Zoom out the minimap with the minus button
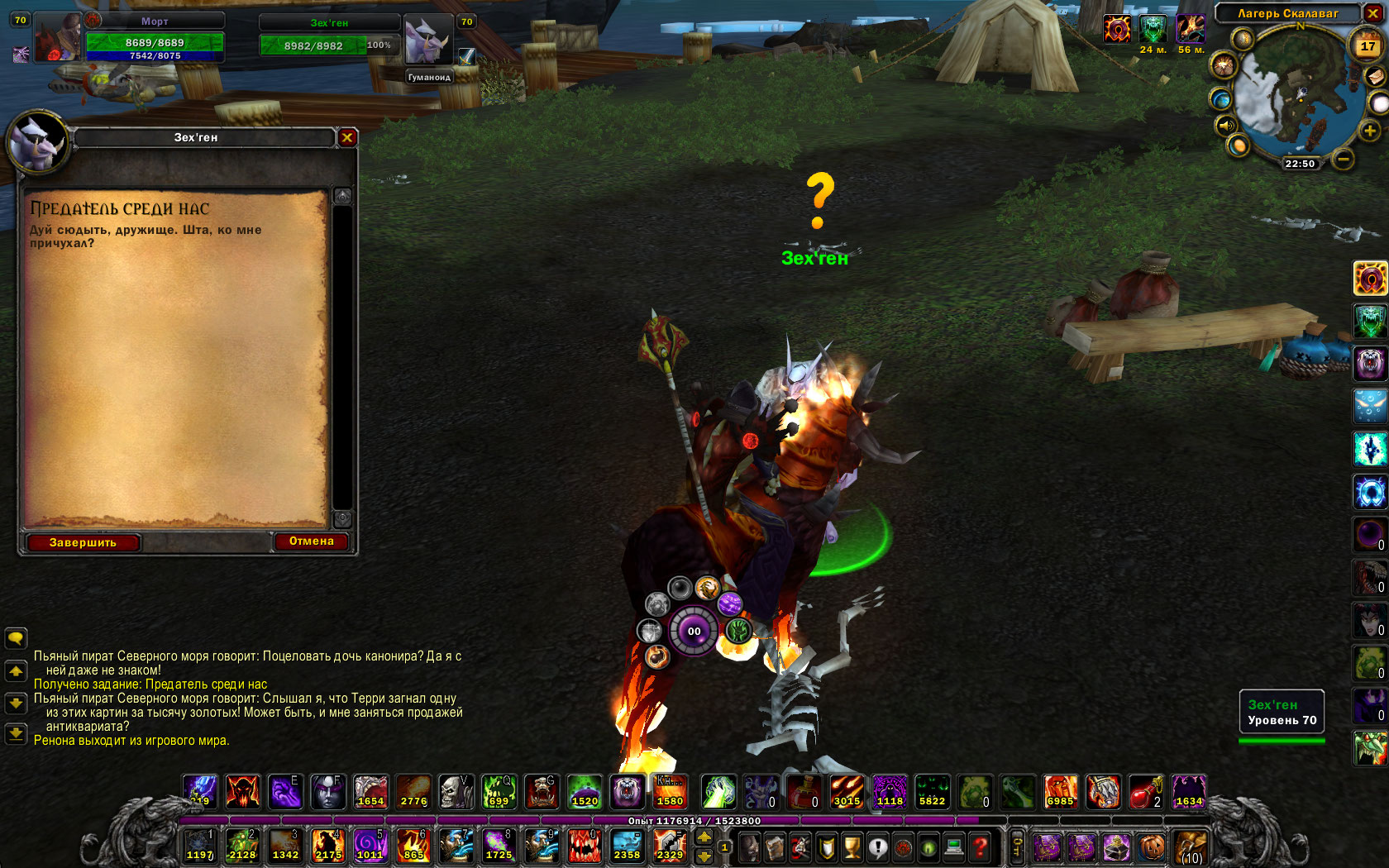Image resolution: width=1389 pixels, height=868 pixels. pos(1344,158)
